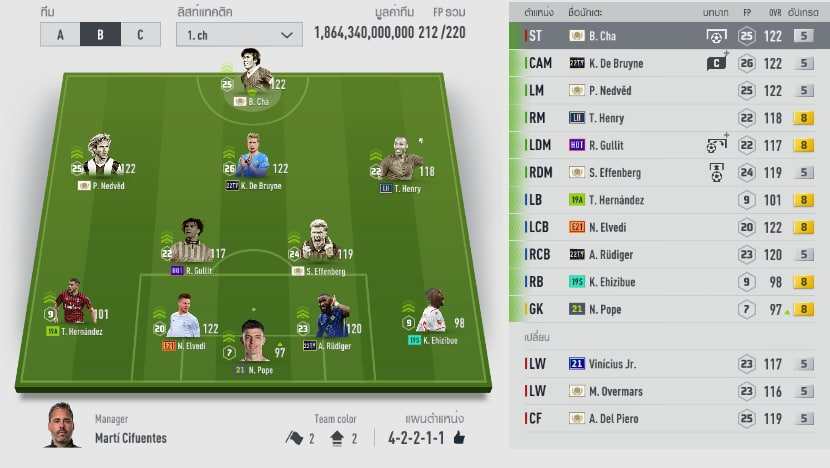
Task: Select substitute A. Del Piero row
Action: (x=668, y=418)
